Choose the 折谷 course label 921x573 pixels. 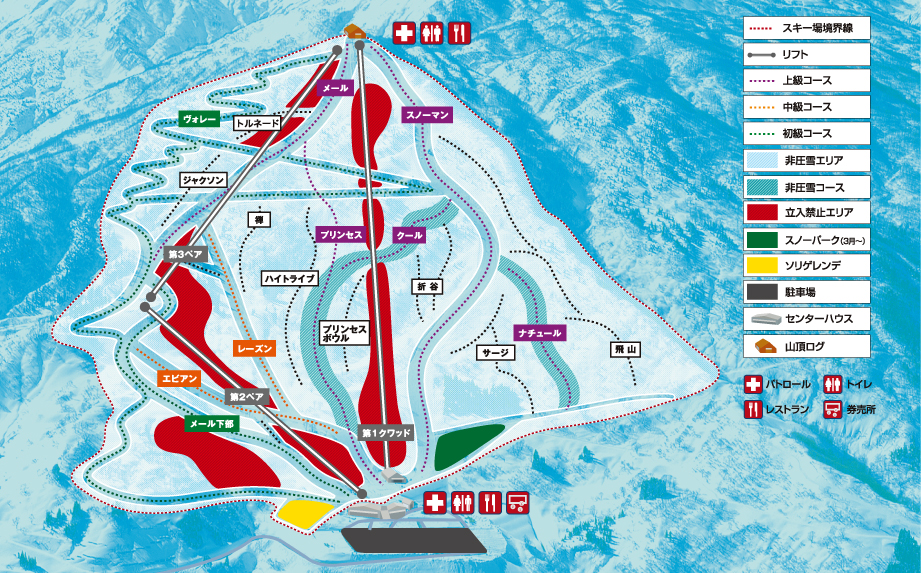tap(427, 286)
